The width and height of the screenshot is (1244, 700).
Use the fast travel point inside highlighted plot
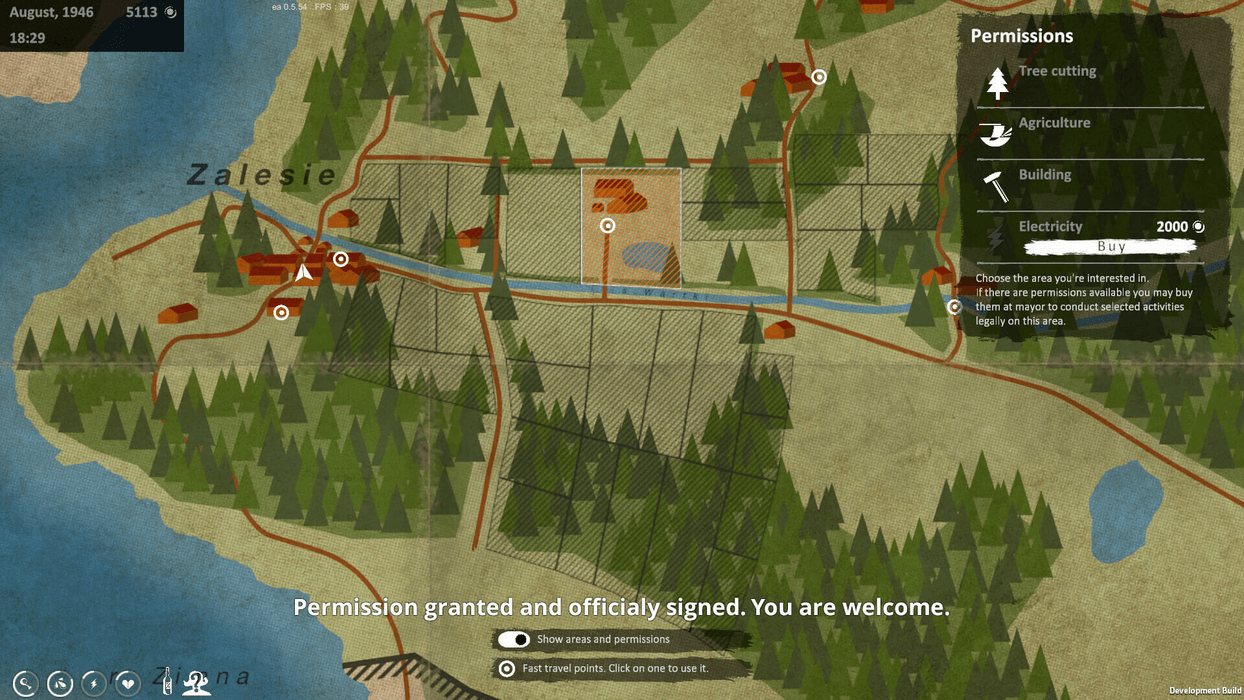[607, 226]
